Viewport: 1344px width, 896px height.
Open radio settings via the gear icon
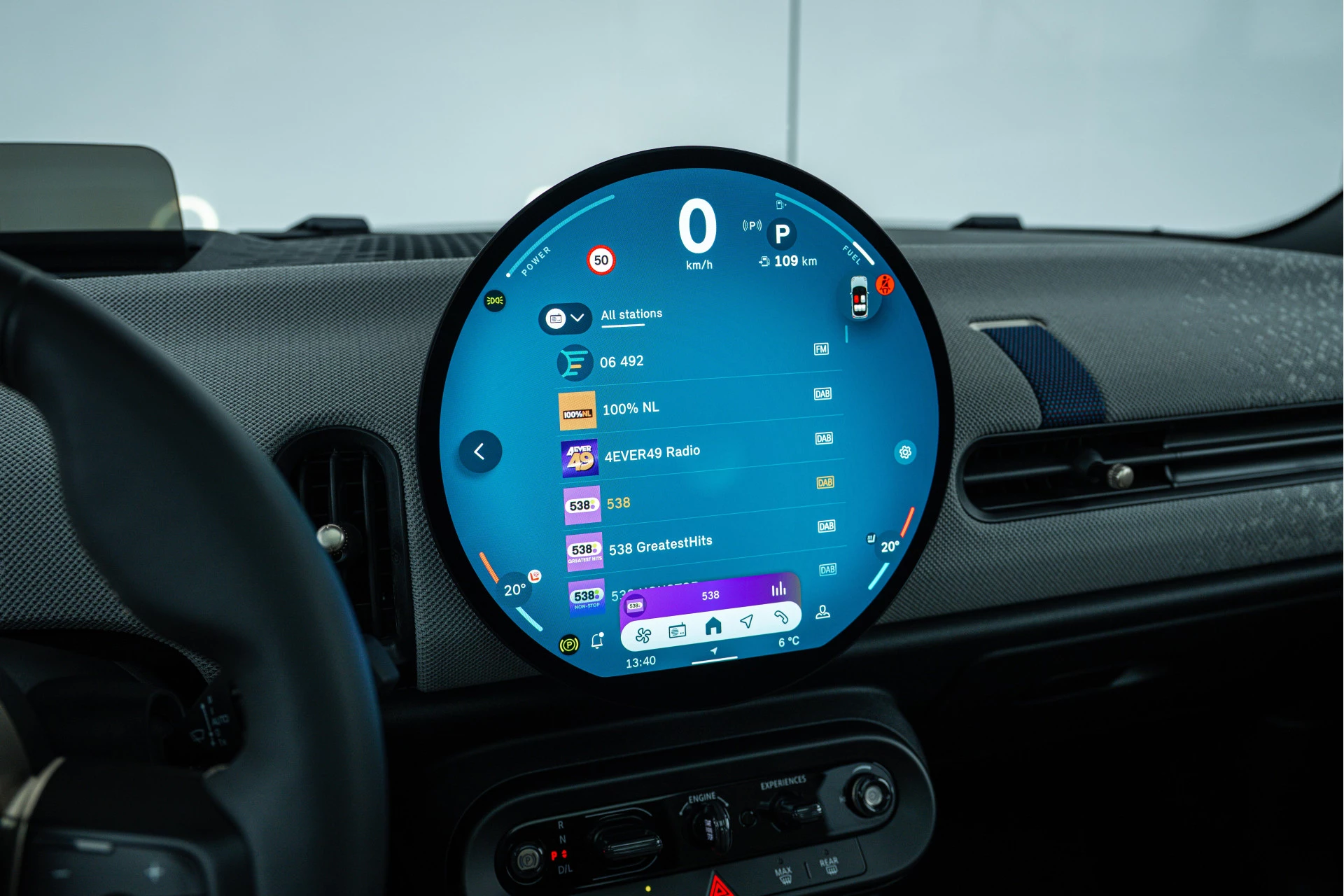point(905,452)
